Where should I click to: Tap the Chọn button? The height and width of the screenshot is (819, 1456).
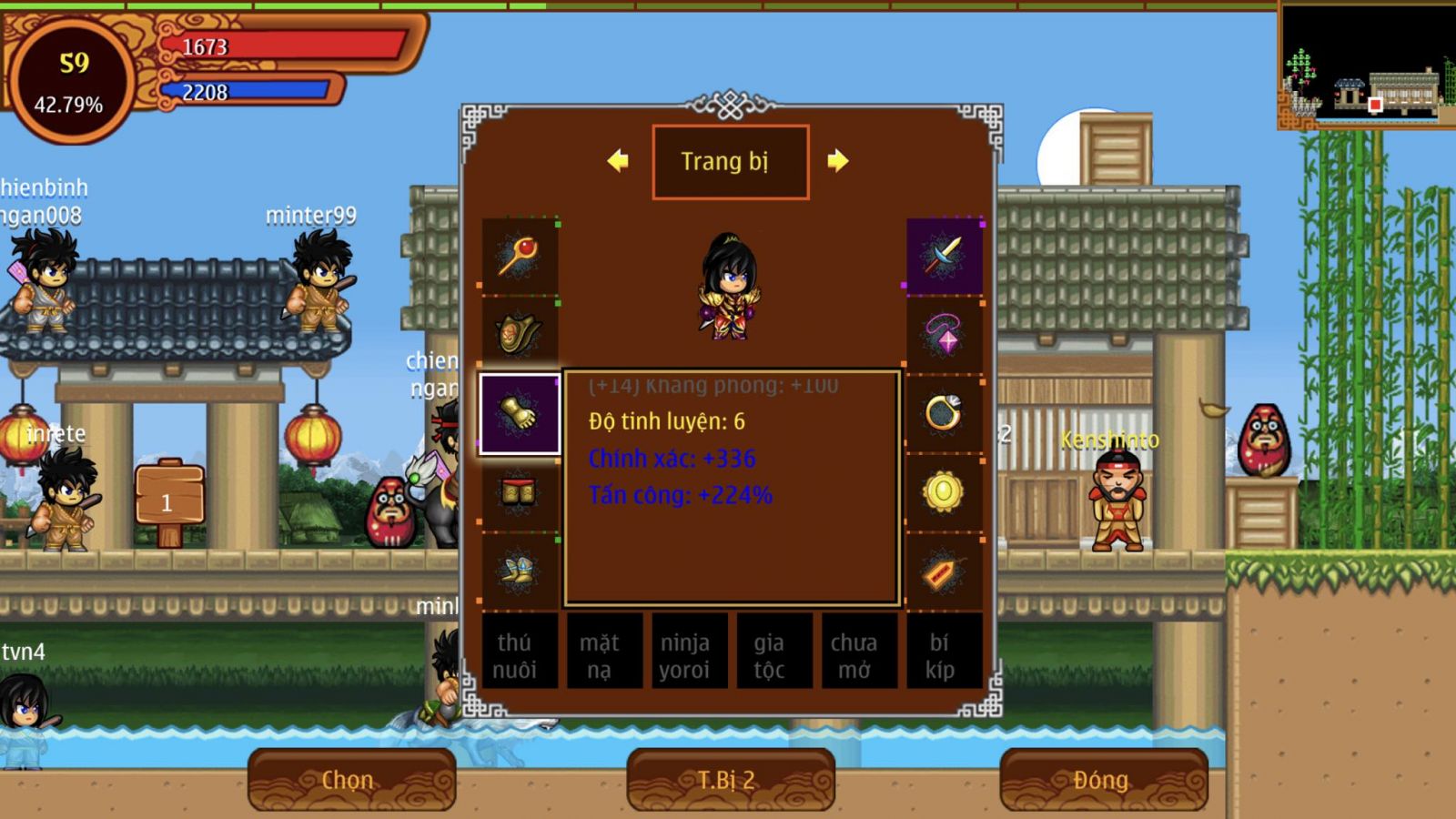[351, 780]
